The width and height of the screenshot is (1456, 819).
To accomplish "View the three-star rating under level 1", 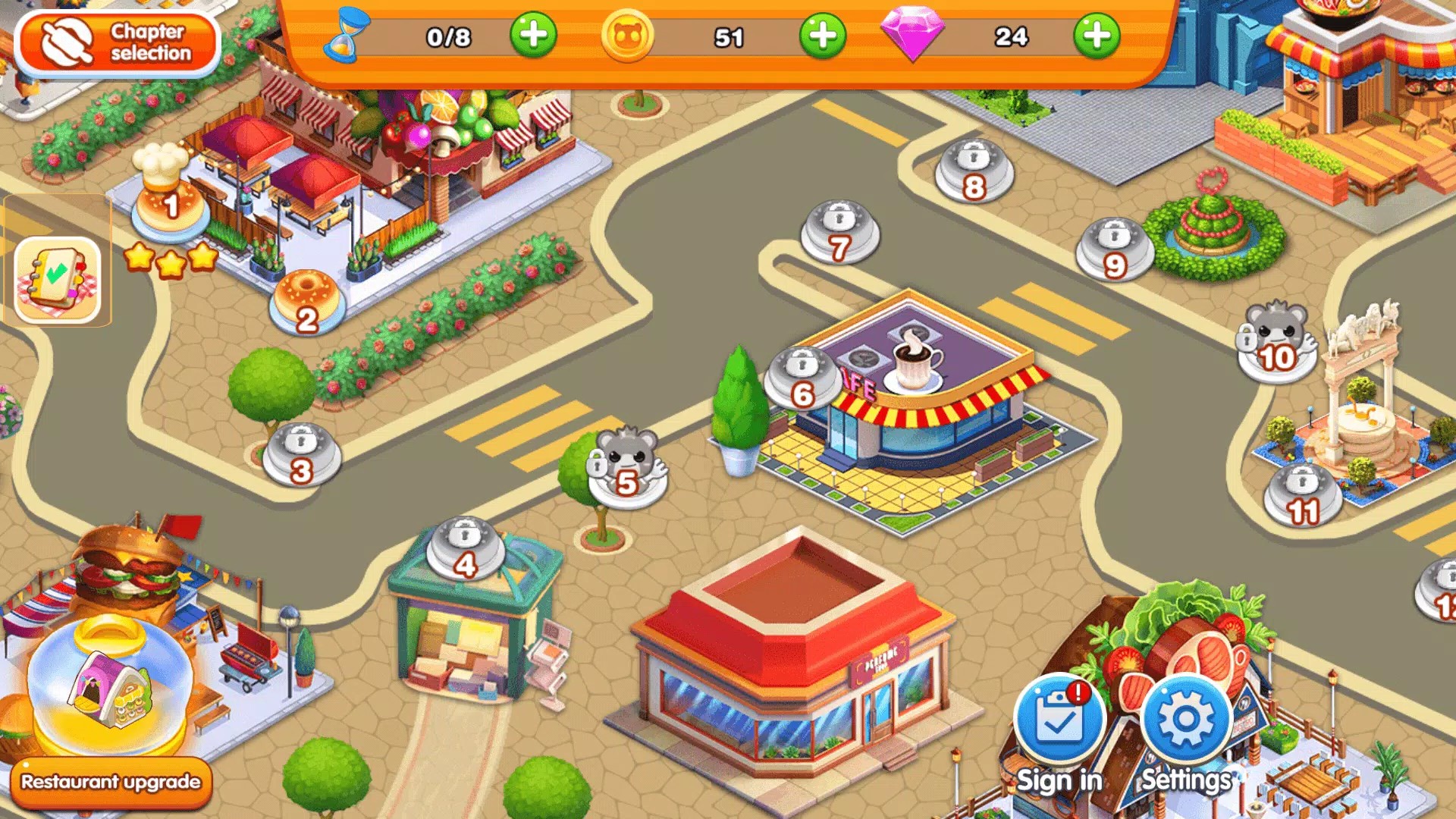I will [171, 261].
